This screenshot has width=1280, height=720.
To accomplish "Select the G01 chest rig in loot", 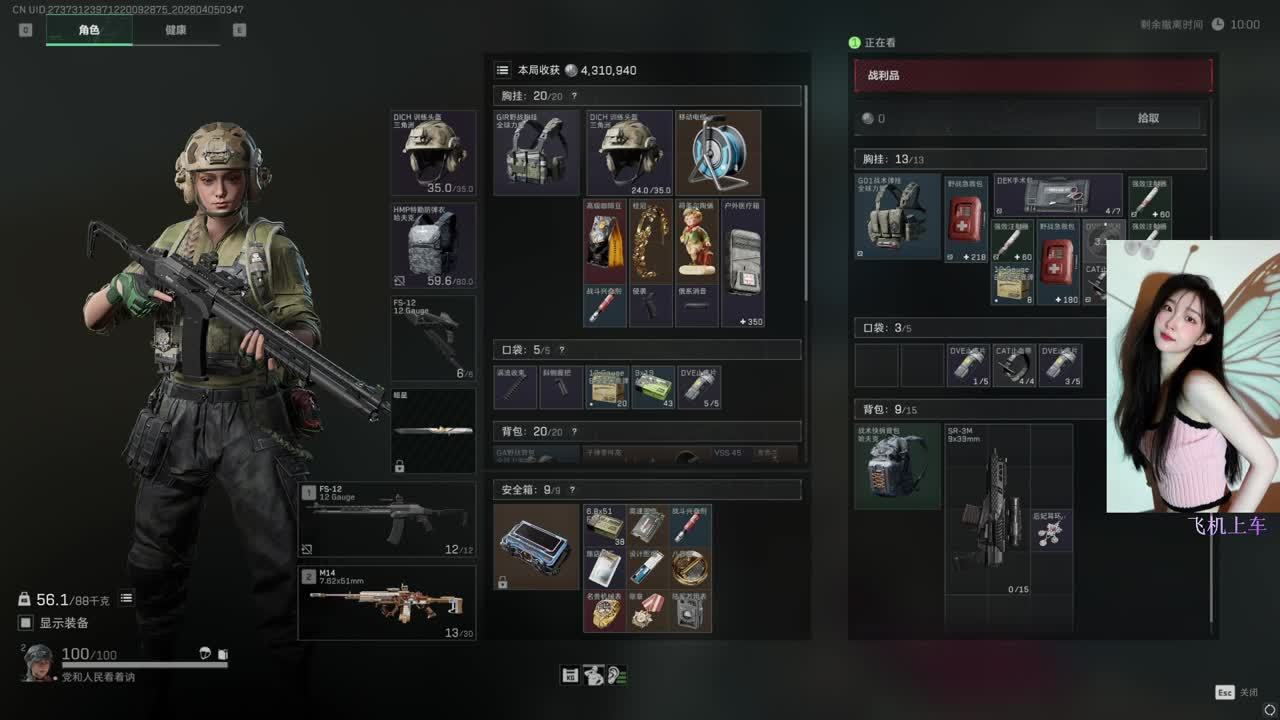I will pos(897,216).
